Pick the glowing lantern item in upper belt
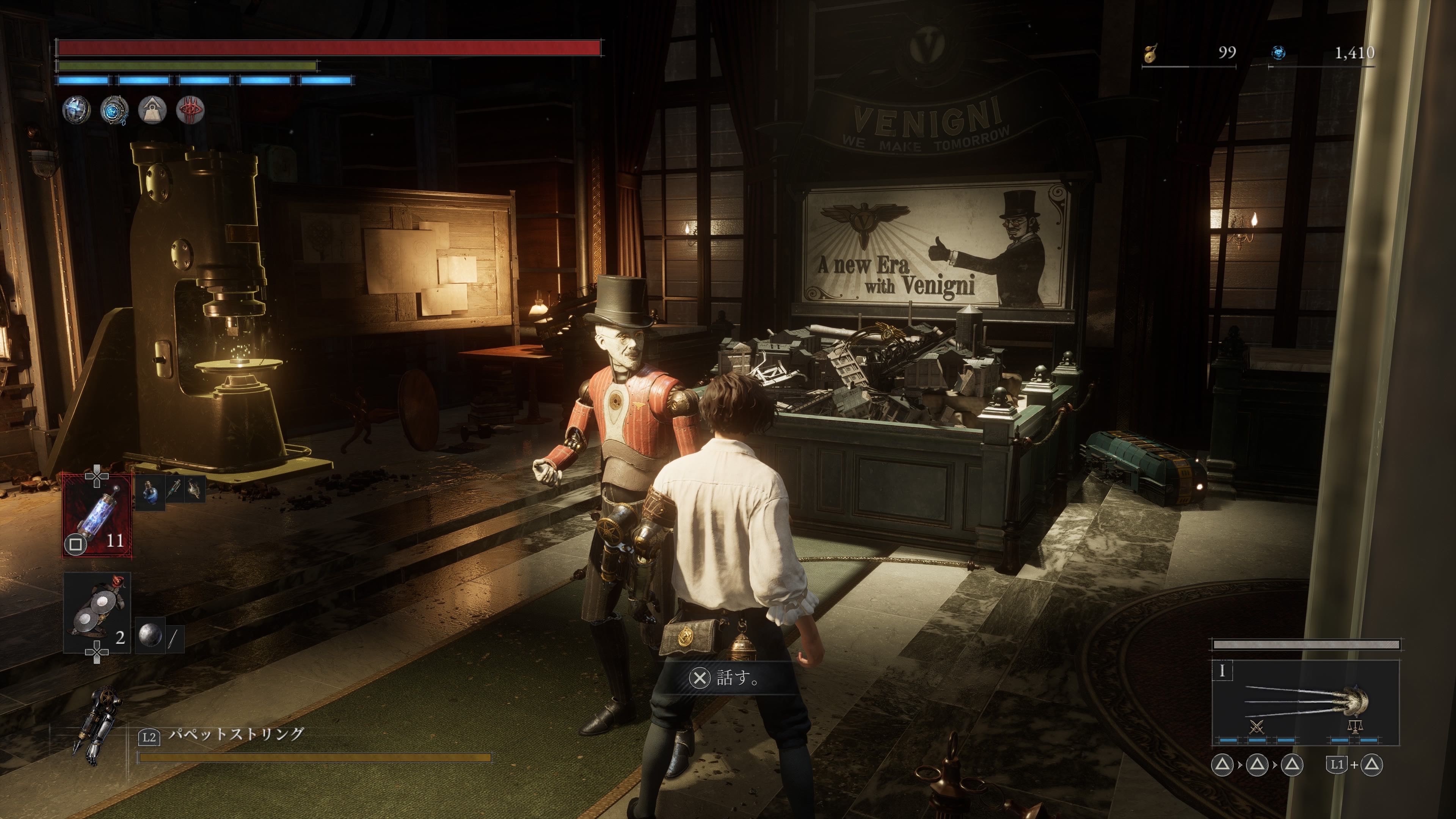Viewport: 1456px width, 819px height. coord(195,490)
